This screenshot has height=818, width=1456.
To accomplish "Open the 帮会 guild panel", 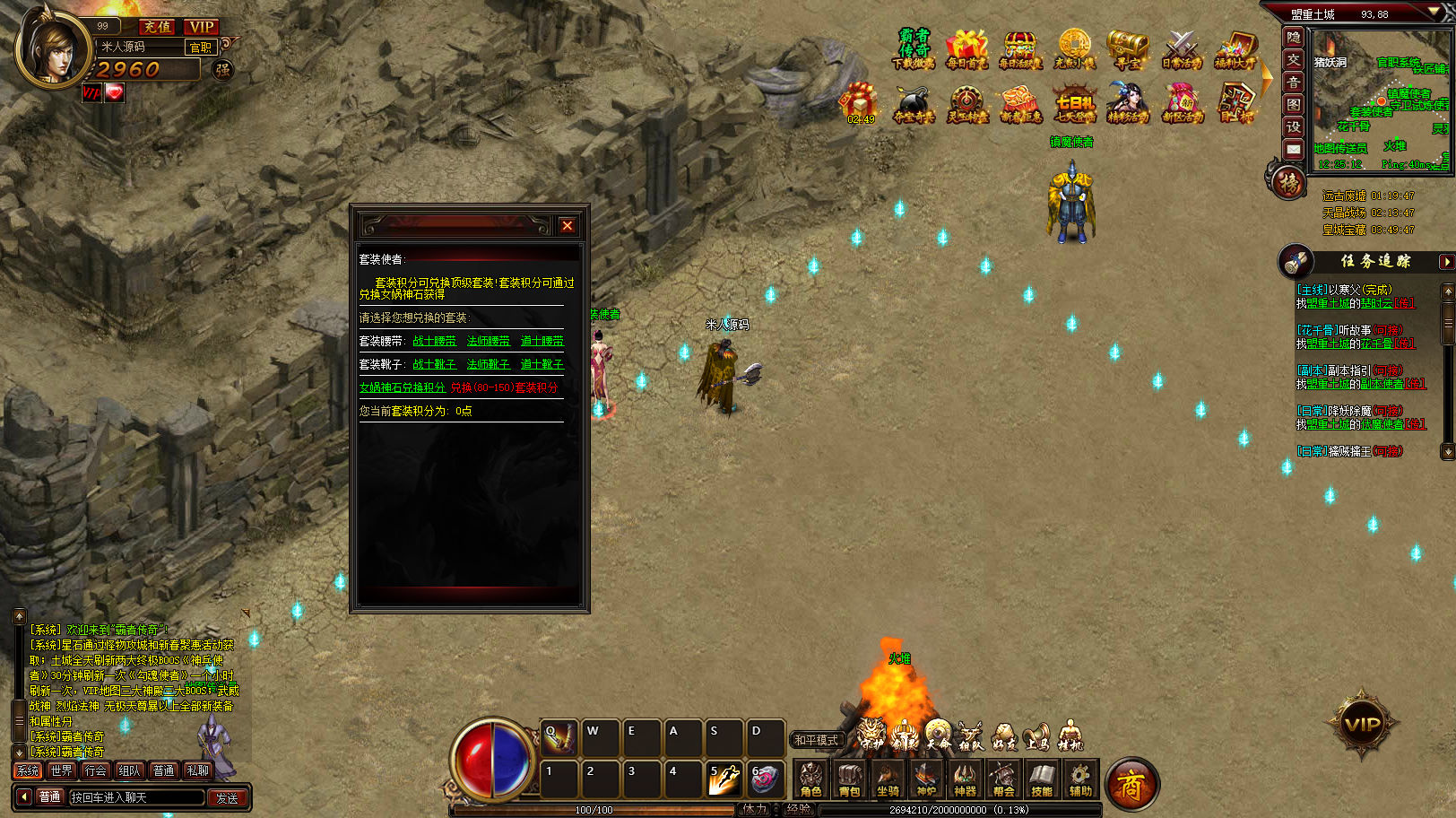I will coord(1003,779).
